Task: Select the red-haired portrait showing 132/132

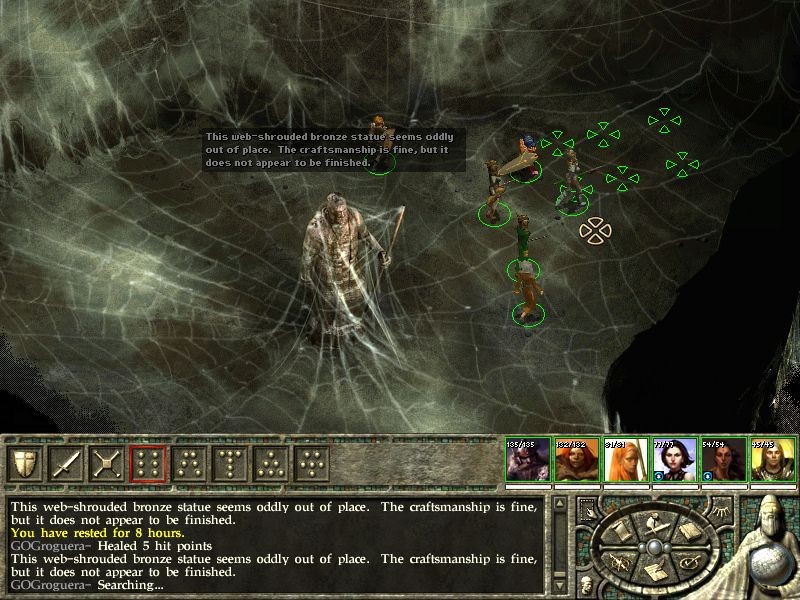Action: point(576,461)
